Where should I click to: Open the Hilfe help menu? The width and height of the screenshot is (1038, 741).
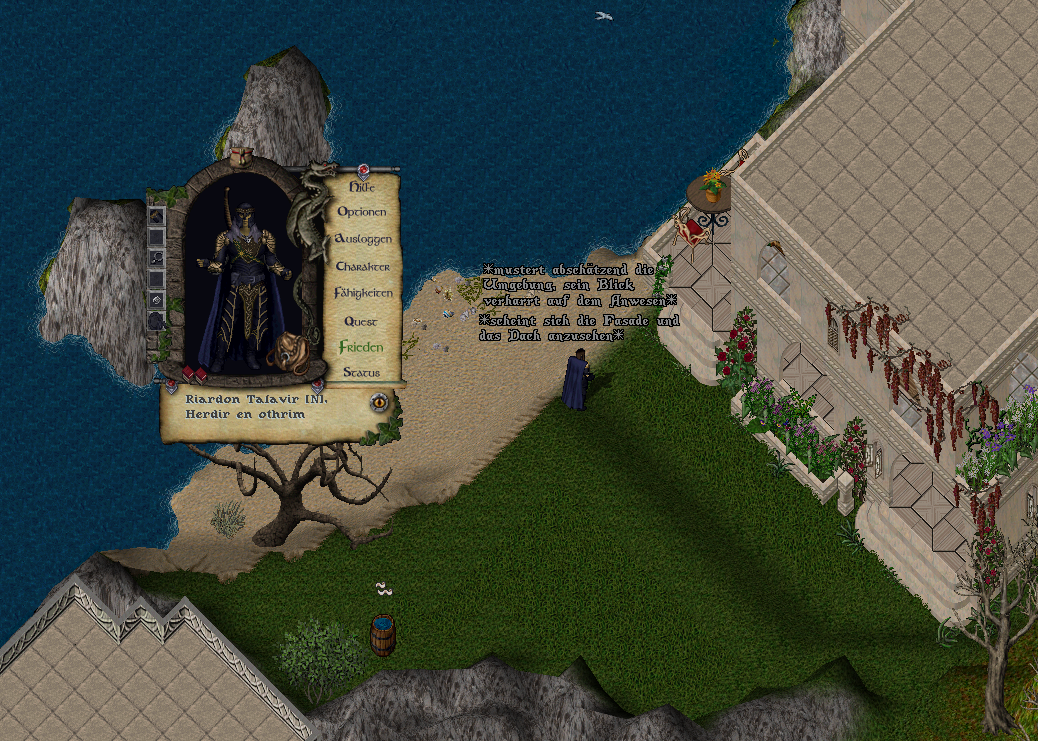(x=361, y=186)
